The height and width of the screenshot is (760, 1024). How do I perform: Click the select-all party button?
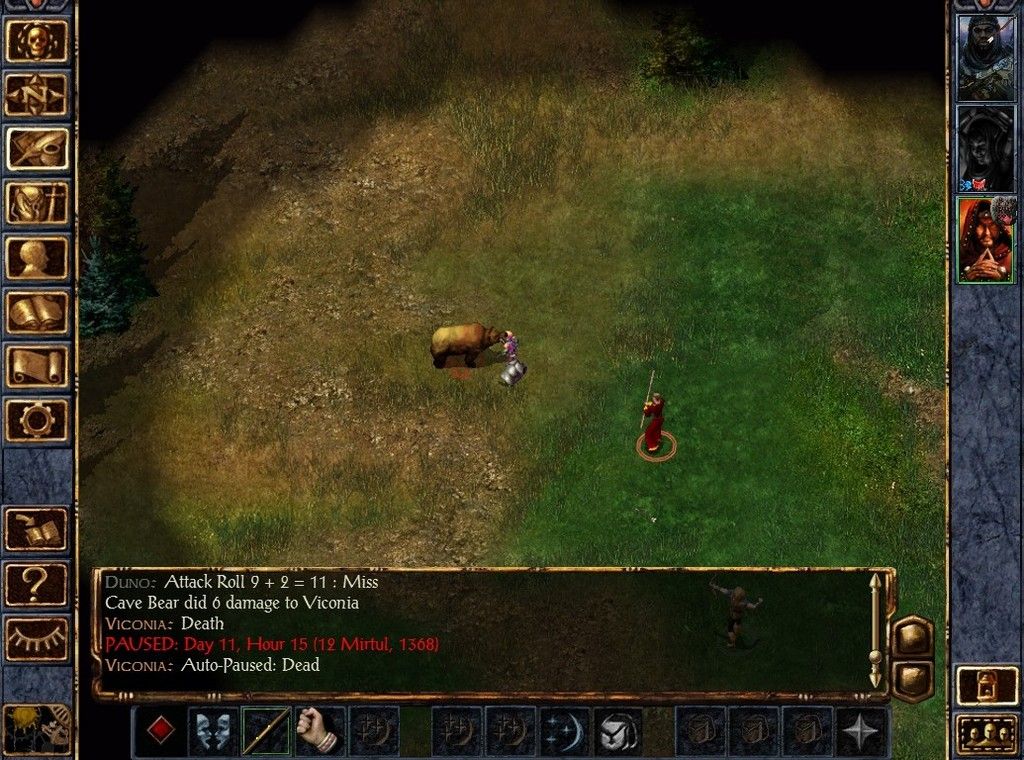pyautogui.click(x=985, y=735)
